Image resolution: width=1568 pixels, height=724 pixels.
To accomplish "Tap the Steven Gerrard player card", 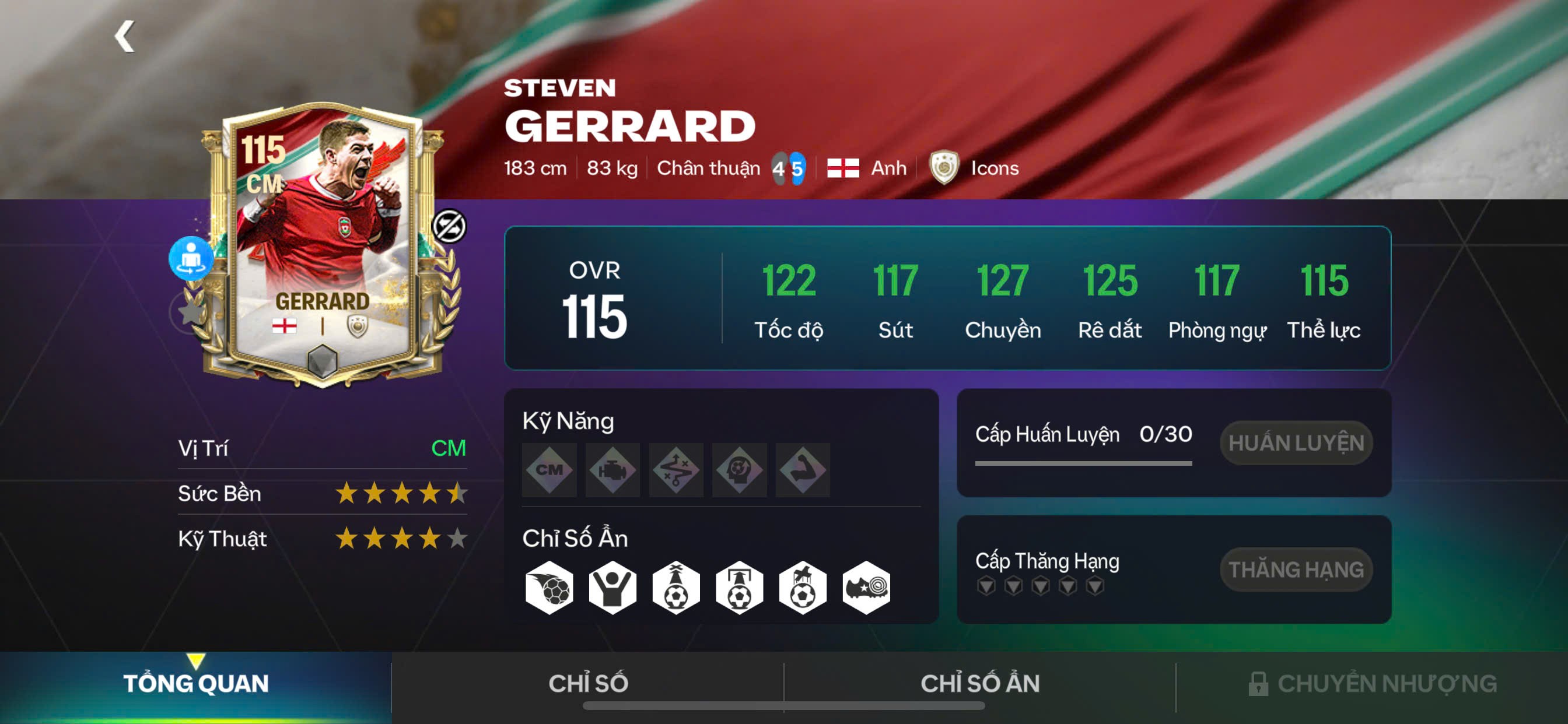I will [x=323, y=243].
